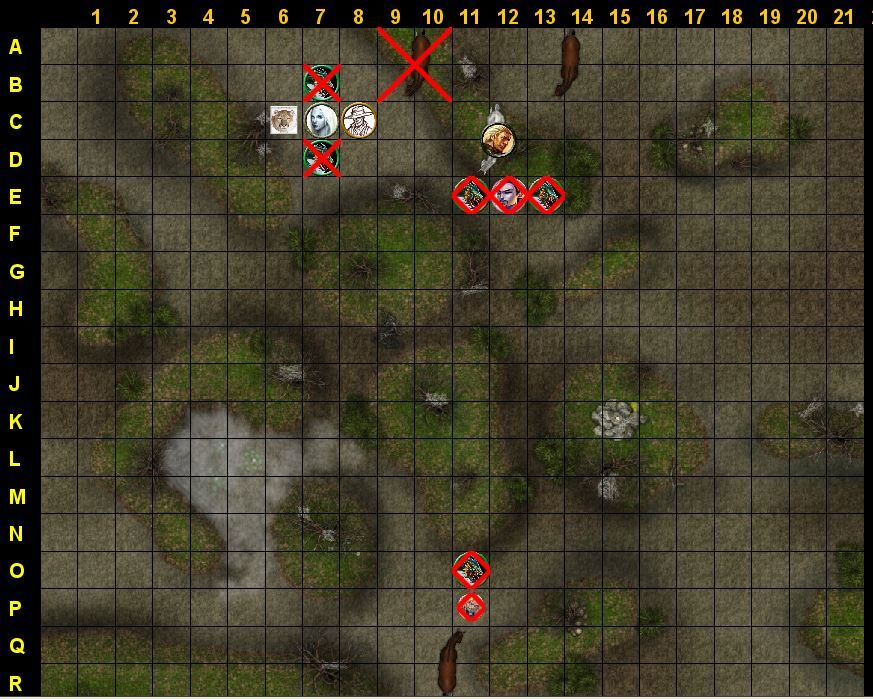Select the snow leopard token

click(x=283, y=120)
